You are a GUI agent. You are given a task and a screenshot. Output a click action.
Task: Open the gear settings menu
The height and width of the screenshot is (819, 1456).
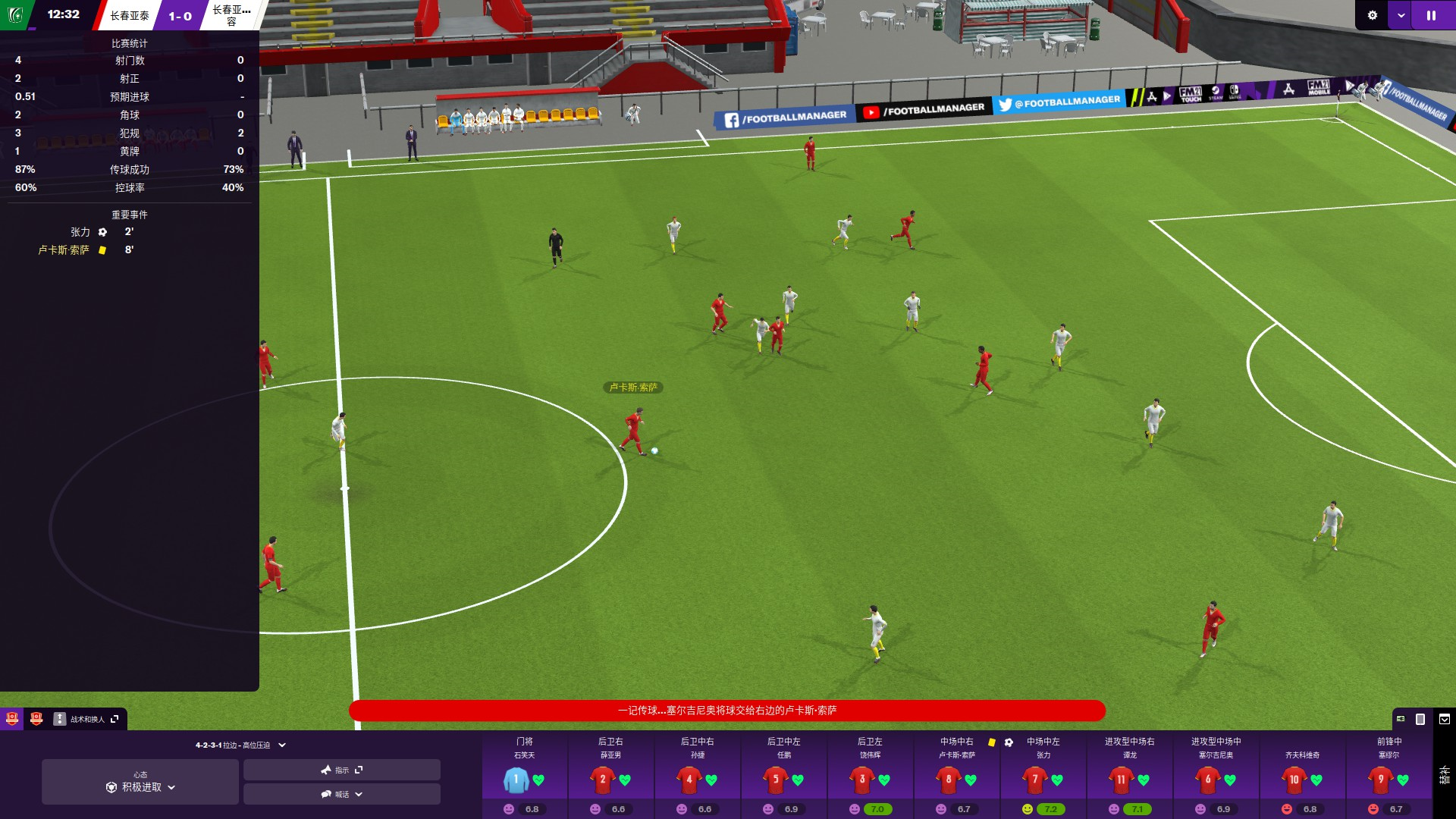(1372, 15)
